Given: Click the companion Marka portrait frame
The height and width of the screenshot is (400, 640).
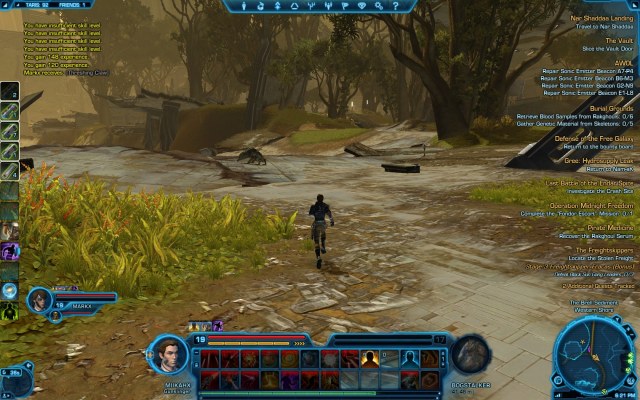Looking at the screenshot, I should (42, 299).
